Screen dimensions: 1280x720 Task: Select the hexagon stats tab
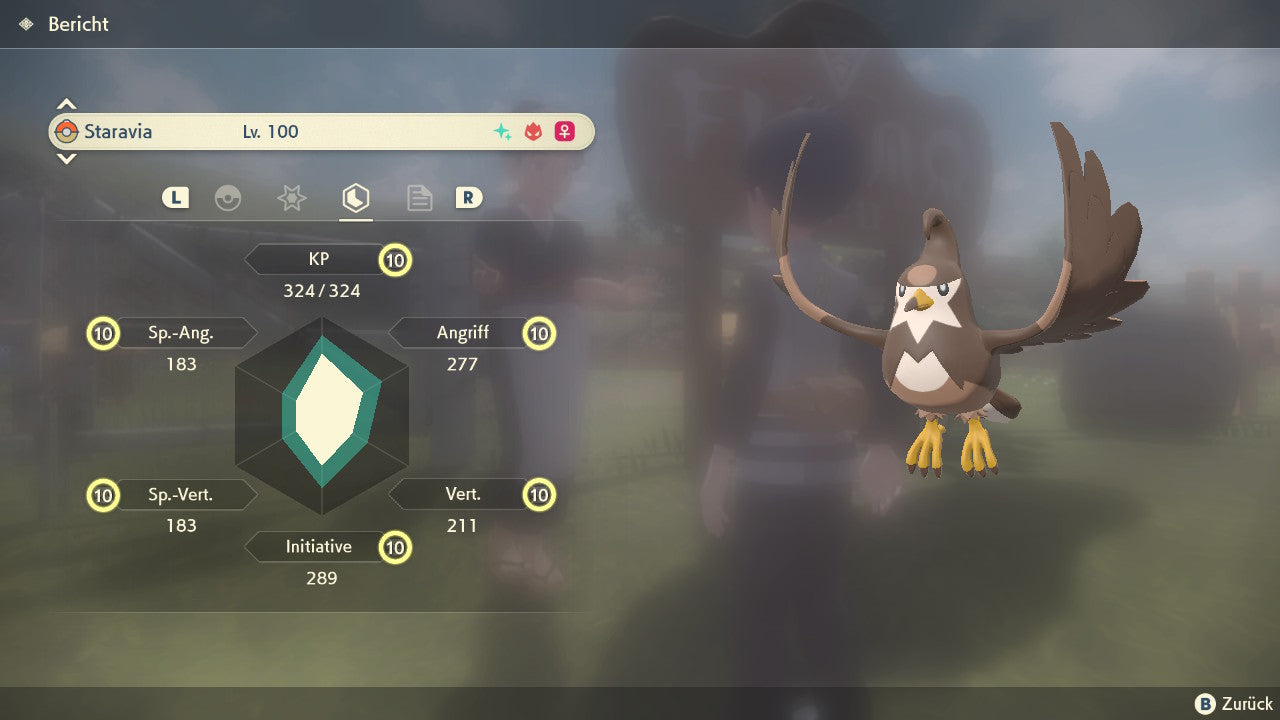point(355,198)
